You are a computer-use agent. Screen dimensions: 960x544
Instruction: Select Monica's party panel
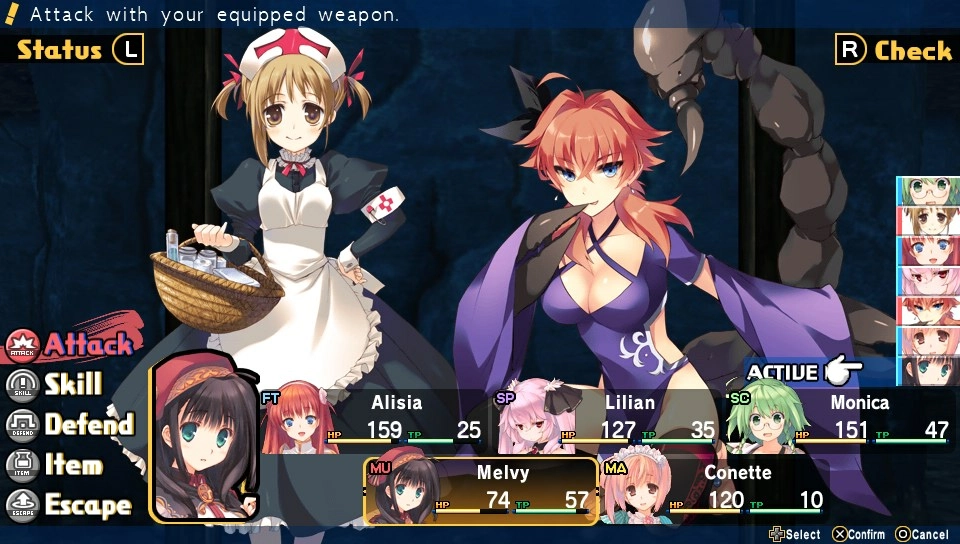tap(840, 420)
